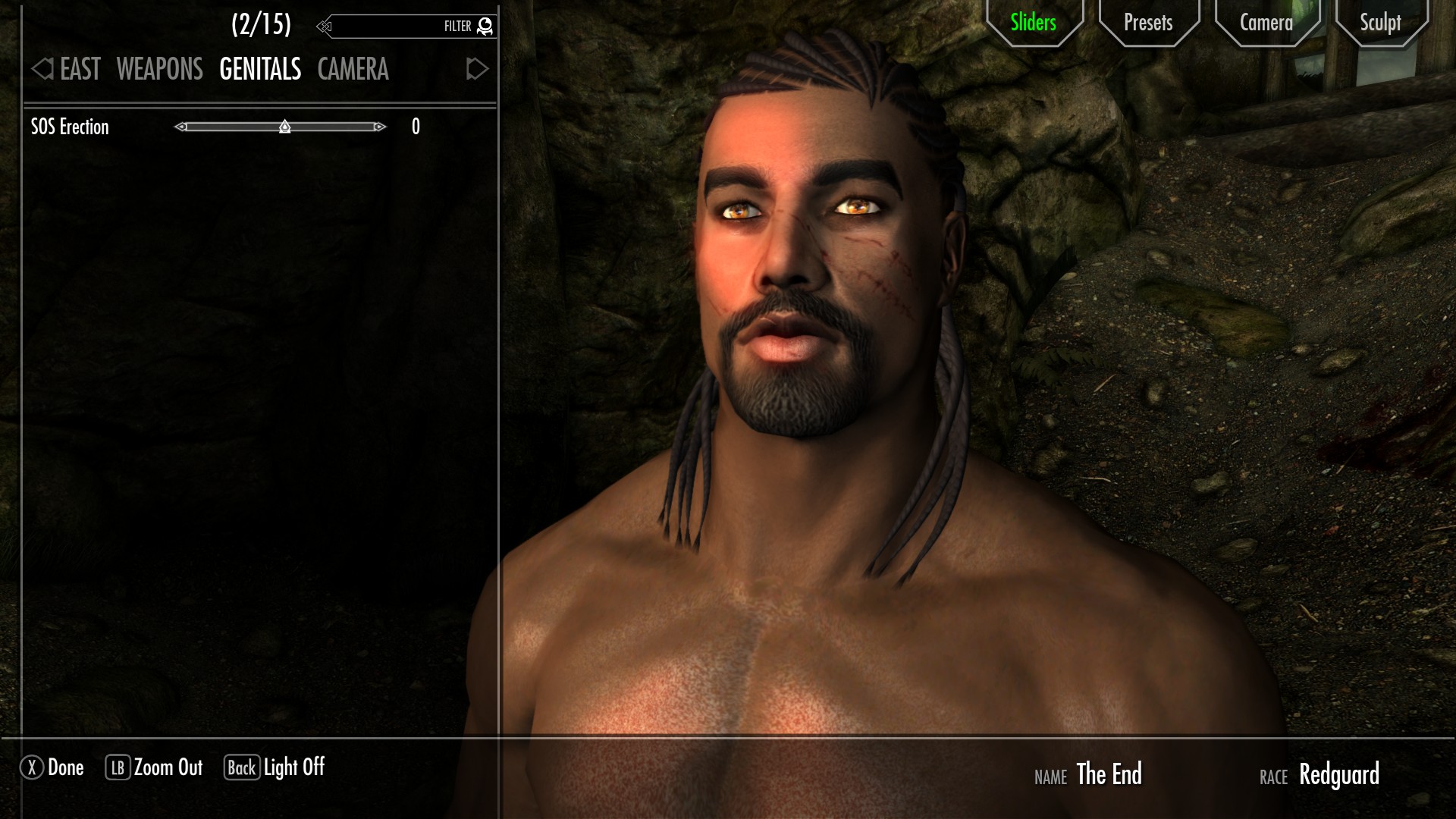Click Done to finish character editing
The image size is (1456, 819).
[64, 767]
